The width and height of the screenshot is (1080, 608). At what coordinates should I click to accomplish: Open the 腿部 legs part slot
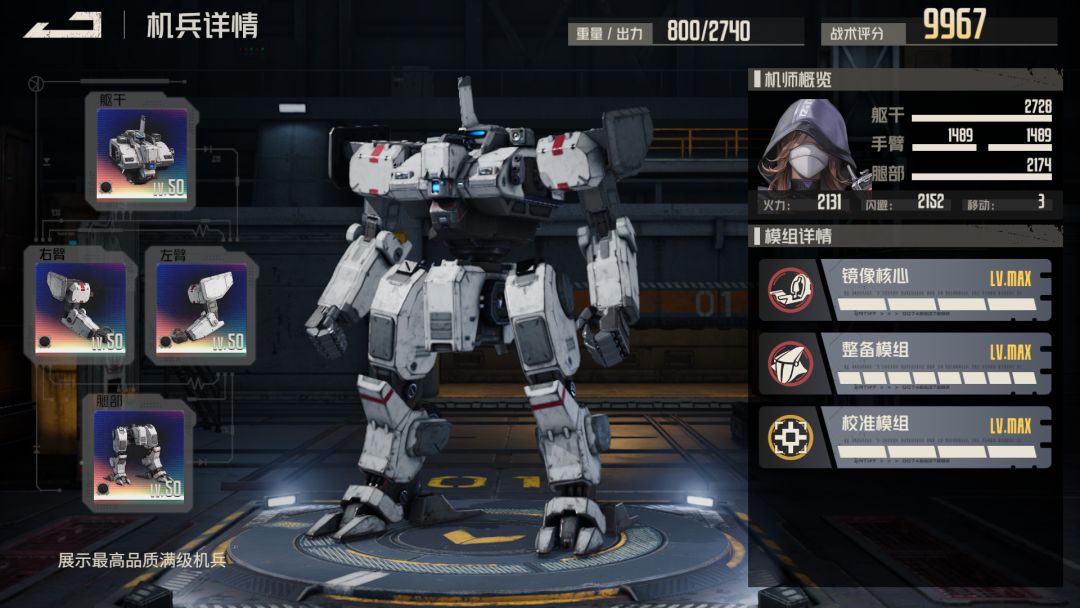point(139,455)
